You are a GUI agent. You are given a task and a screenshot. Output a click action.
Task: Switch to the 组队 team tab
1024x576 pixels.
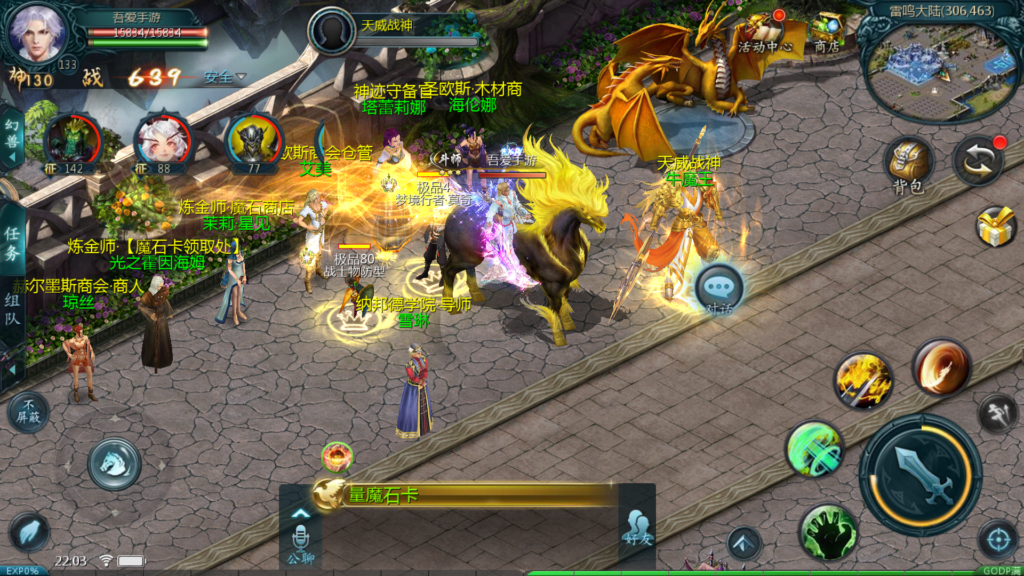click(x=12, y=308)
